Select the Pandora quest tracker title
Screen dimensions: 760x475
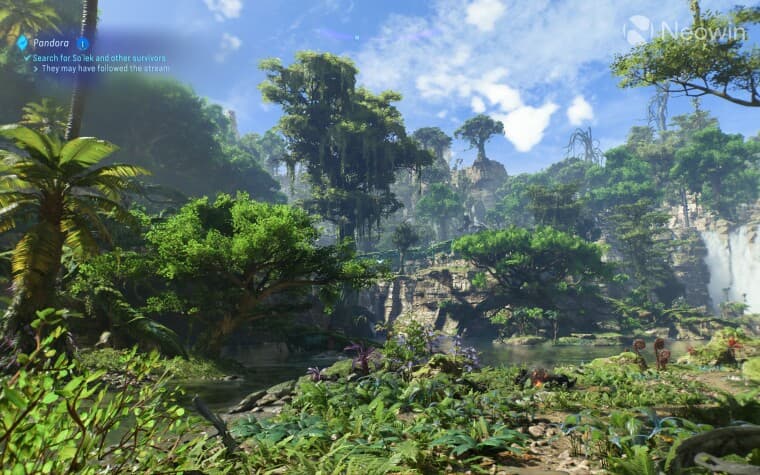click(x=51, y=43)
